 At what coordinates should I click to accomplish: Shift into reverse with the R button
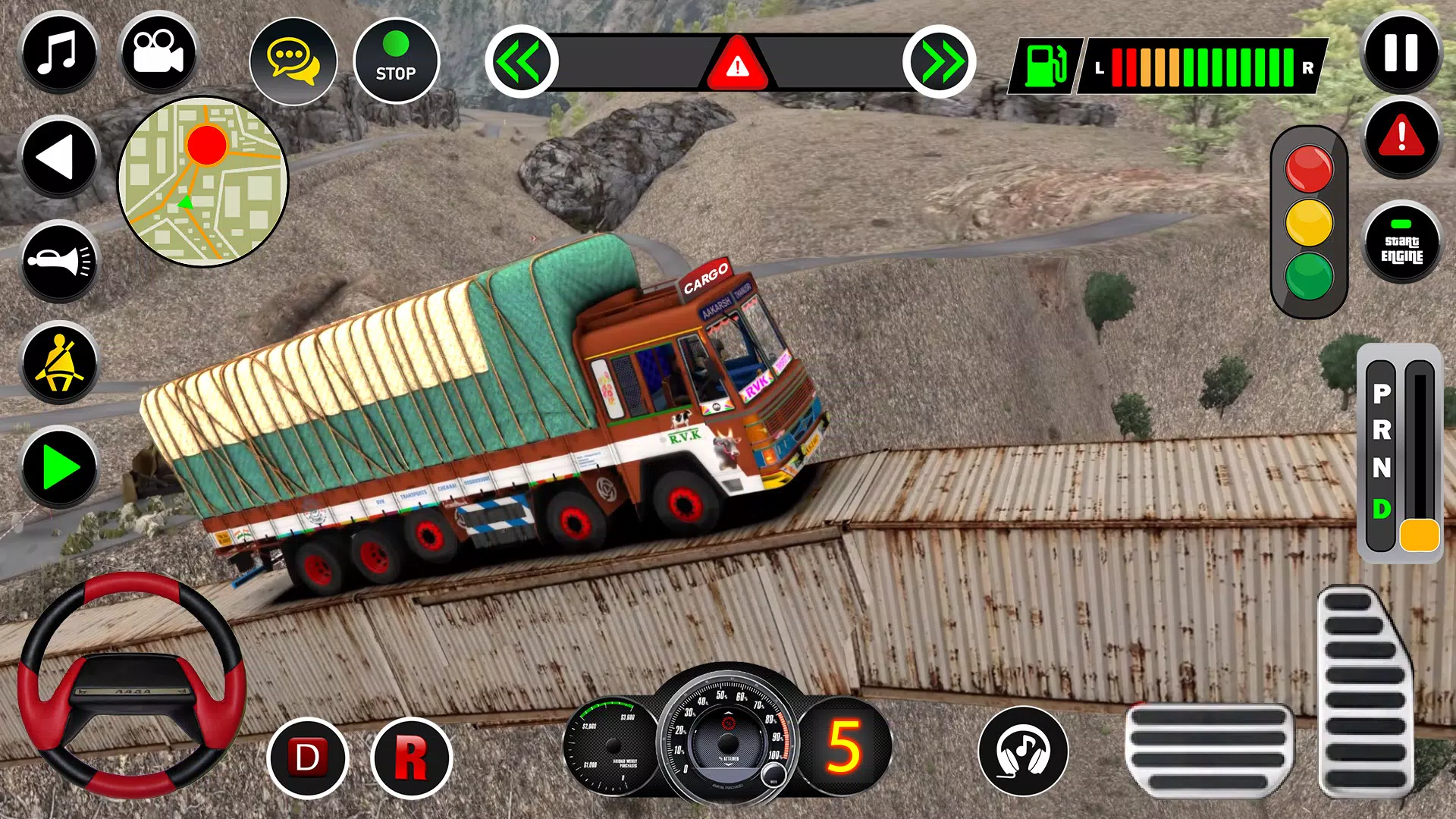coord(411,758)
